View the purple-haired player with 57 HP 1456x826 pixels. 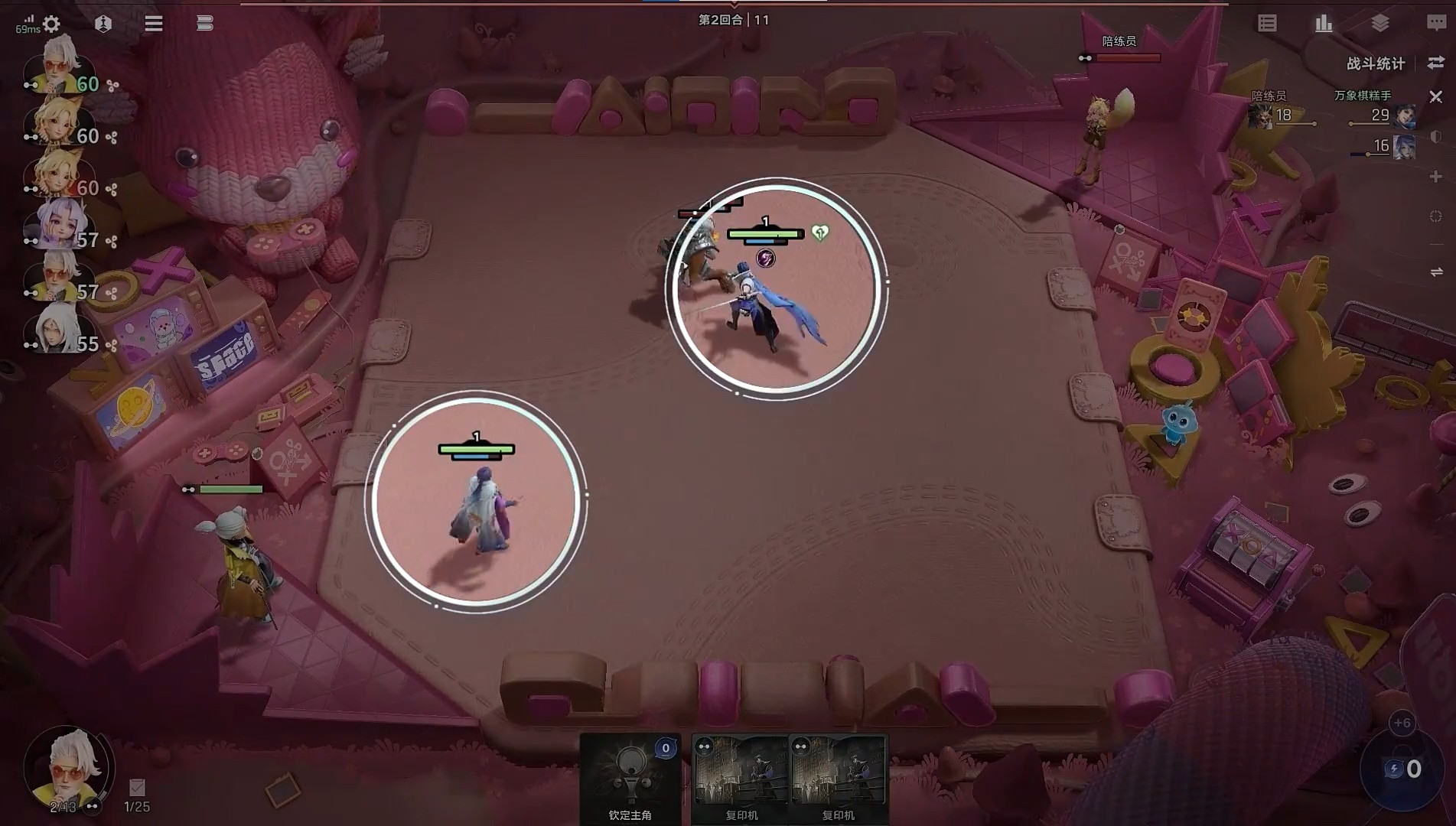coord(57,225)
